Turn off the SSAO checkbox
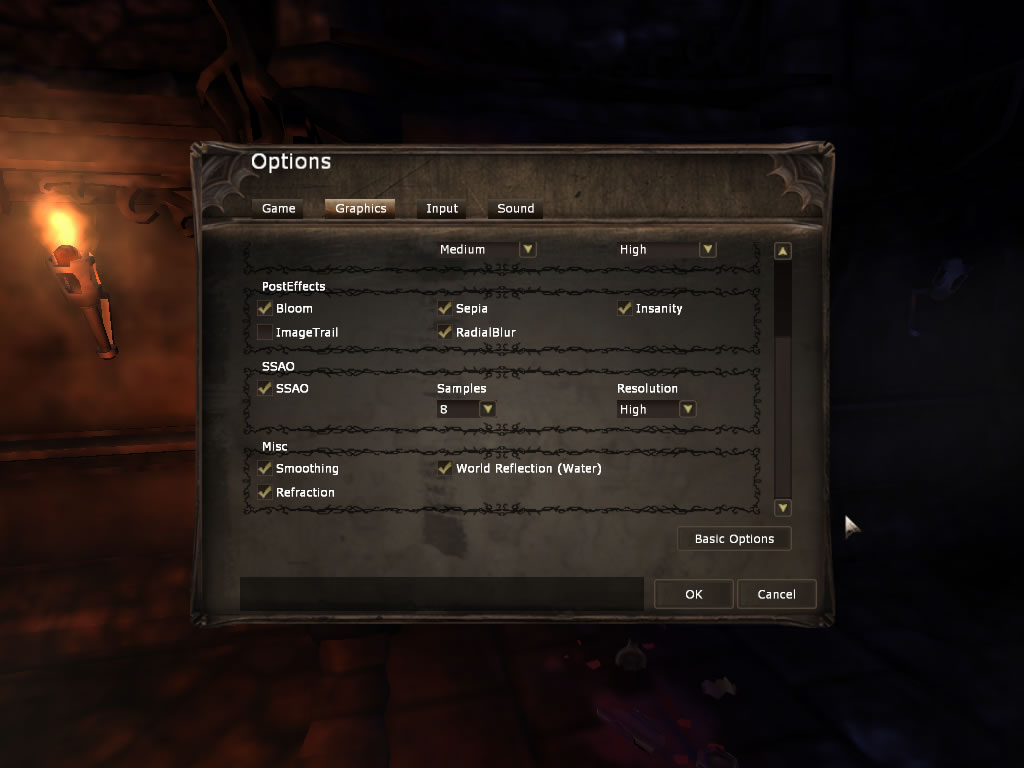This screenshot has width=1024, height=768. [265, 389]
